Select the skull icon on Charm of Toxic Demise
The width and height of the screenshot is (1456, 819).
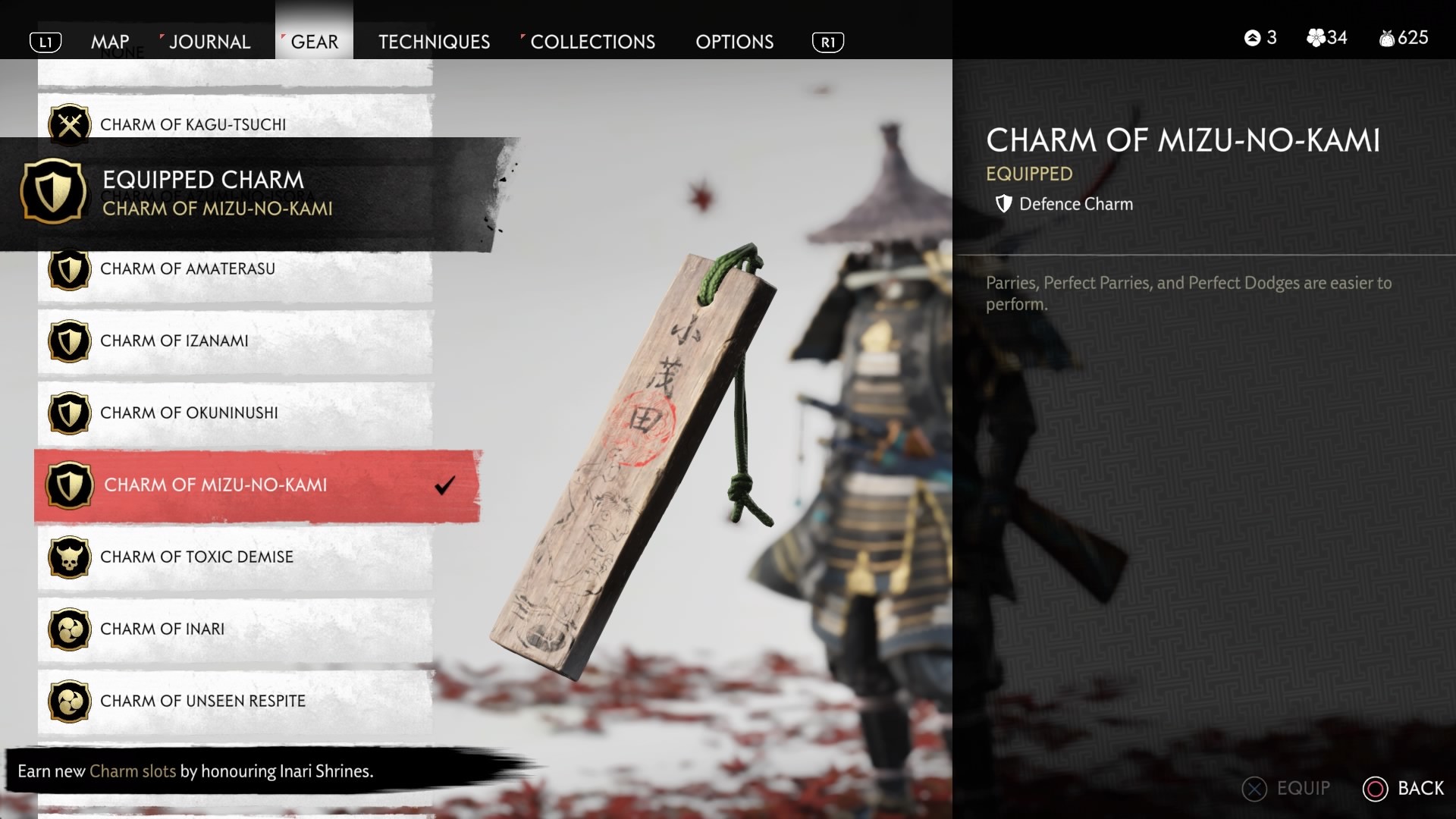click(x=69, y=557)
